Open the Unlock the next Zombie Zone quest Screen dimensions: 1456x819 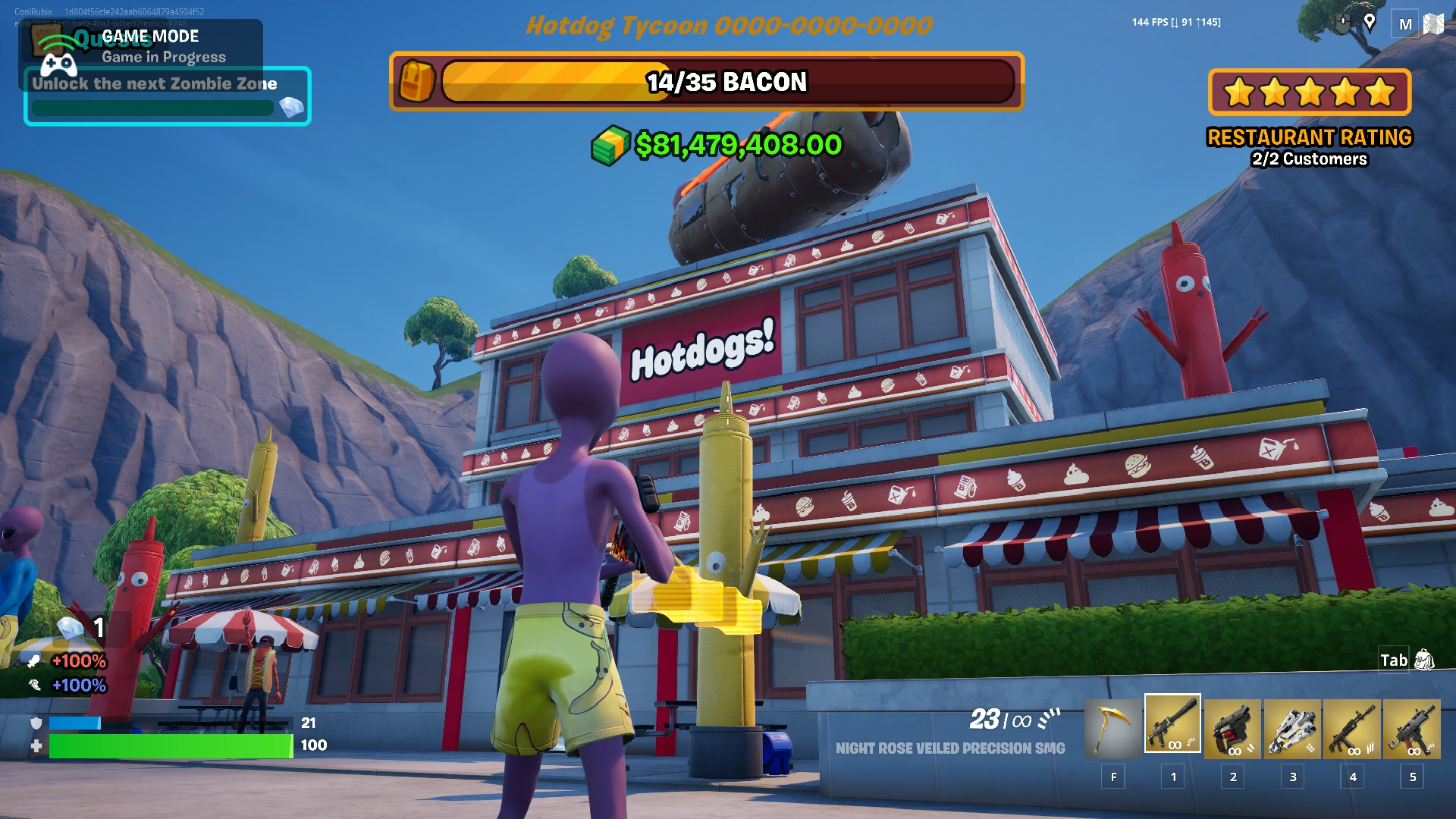click(167, 96)
